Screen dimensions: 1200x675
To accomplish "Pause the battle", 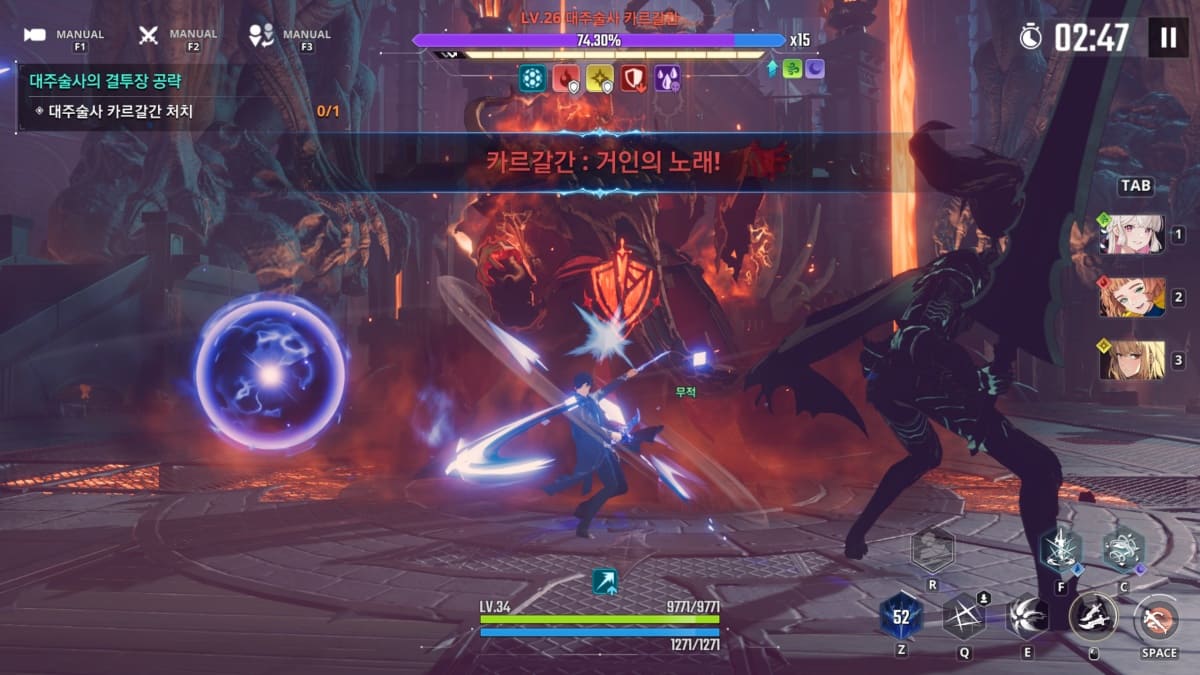I will tap(1167, 38).
